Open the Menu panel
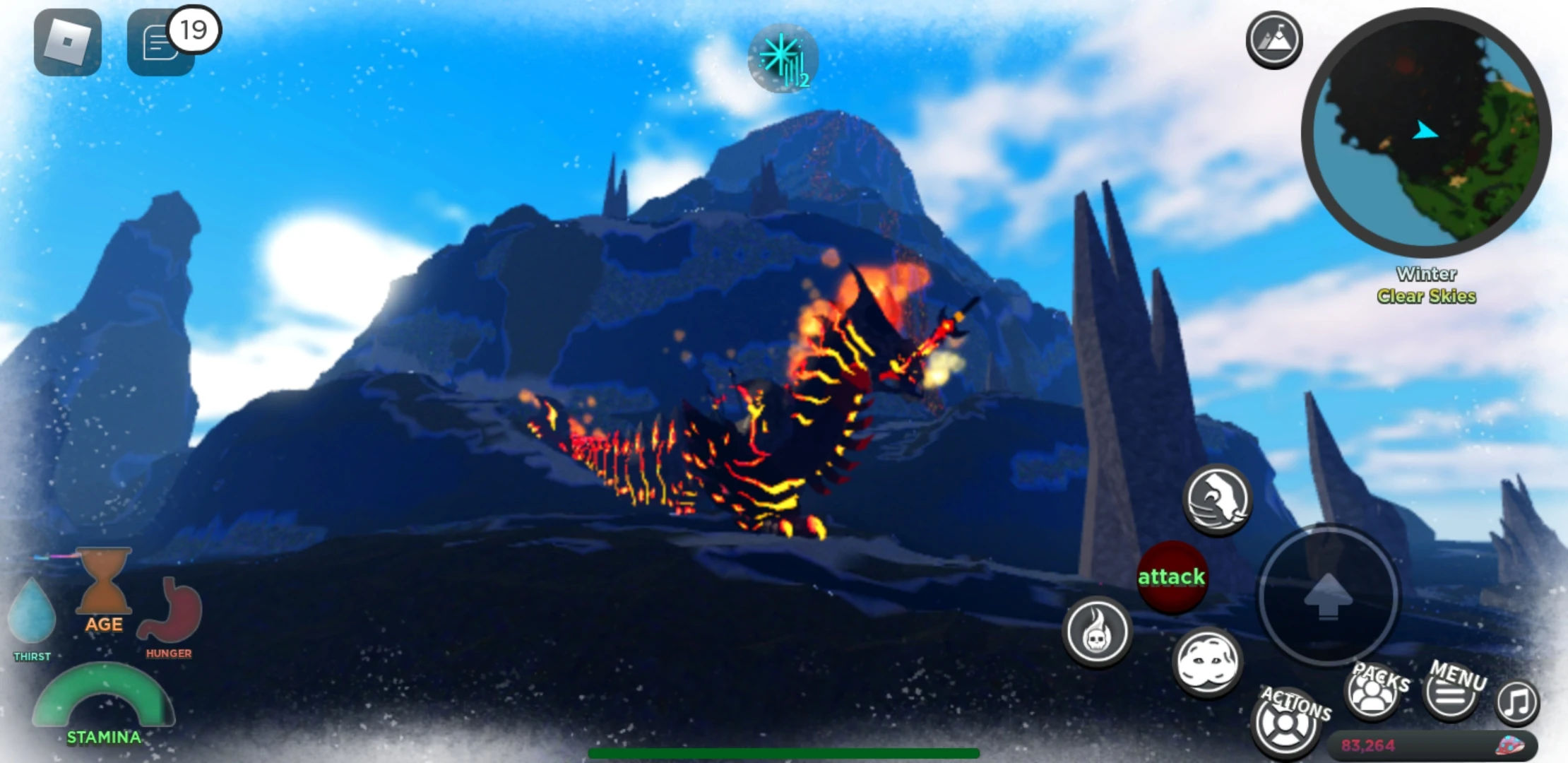 click(1449, 694)
